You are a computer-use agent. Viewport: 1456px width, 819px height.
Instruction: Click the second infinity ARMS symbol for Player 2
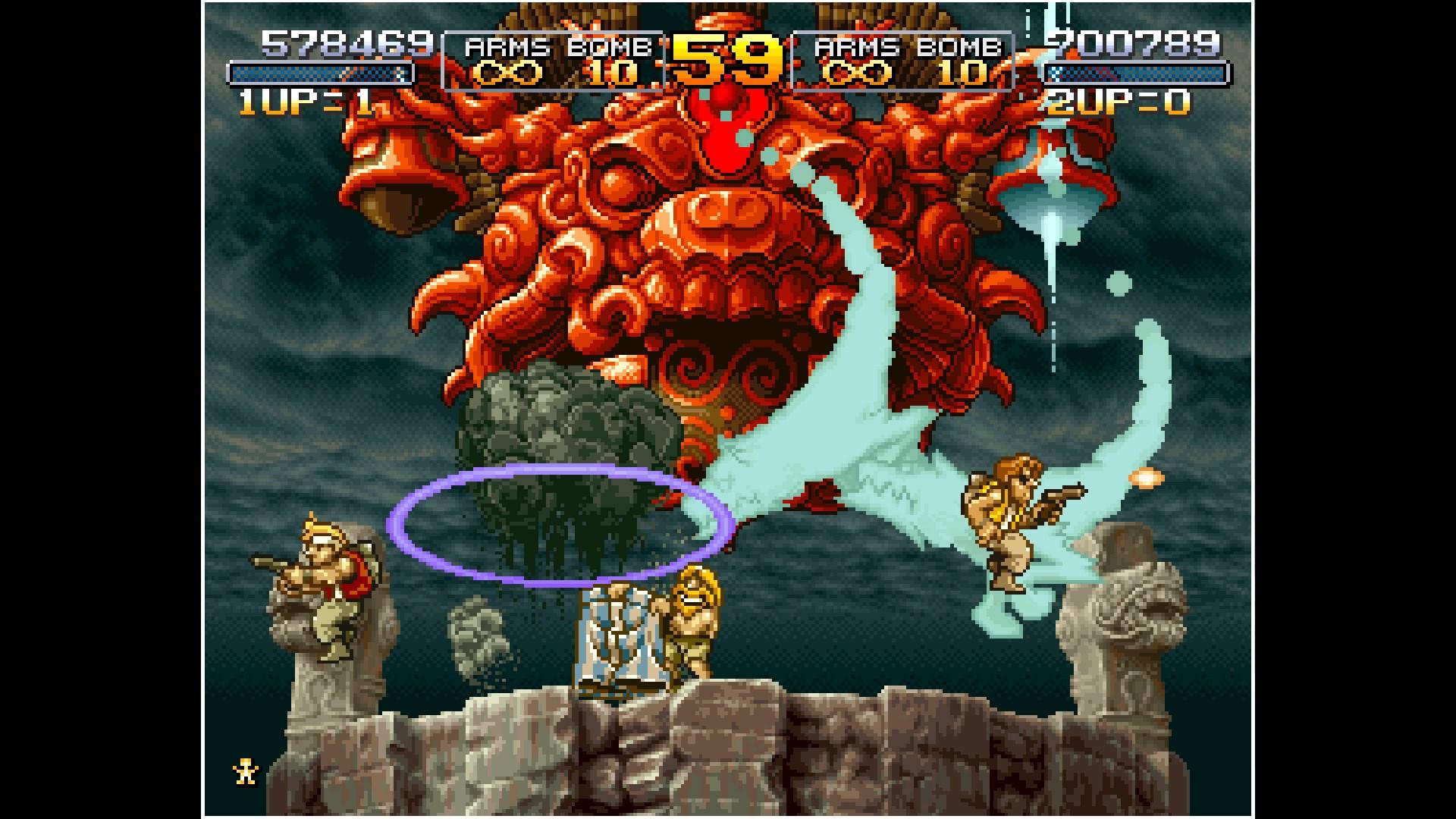855,74
